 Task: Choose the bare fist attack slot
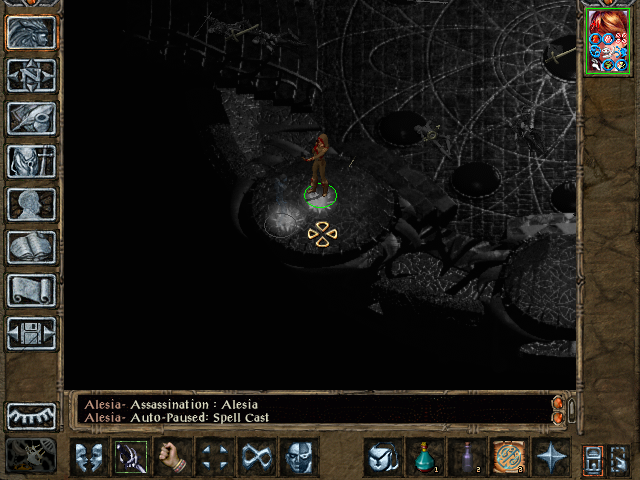coord(174,457)
